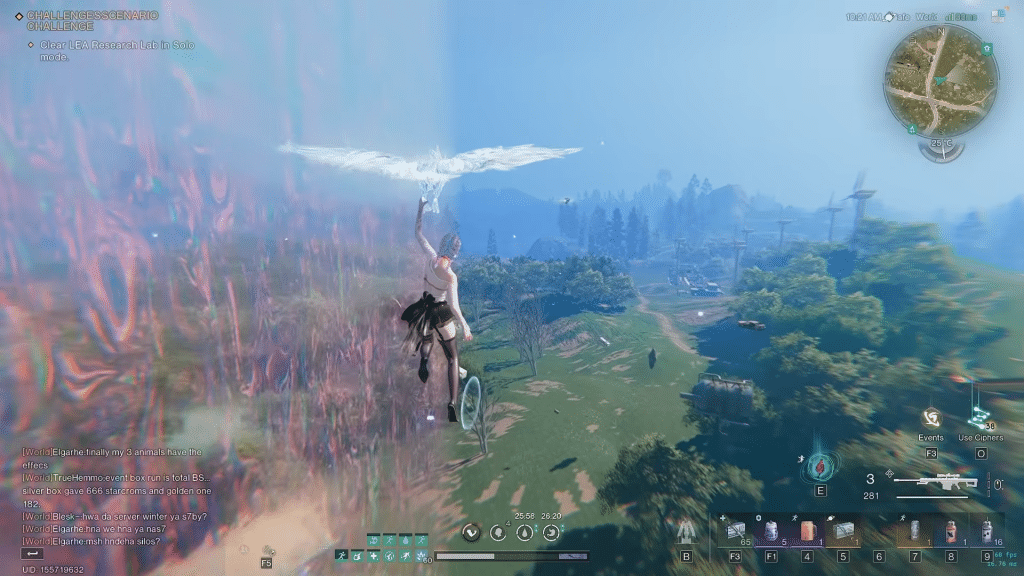Screen dimensions: 1024x576
Task: Trigger the red-figure ability inside the glowing ring
Action: [x=821, y=465]
